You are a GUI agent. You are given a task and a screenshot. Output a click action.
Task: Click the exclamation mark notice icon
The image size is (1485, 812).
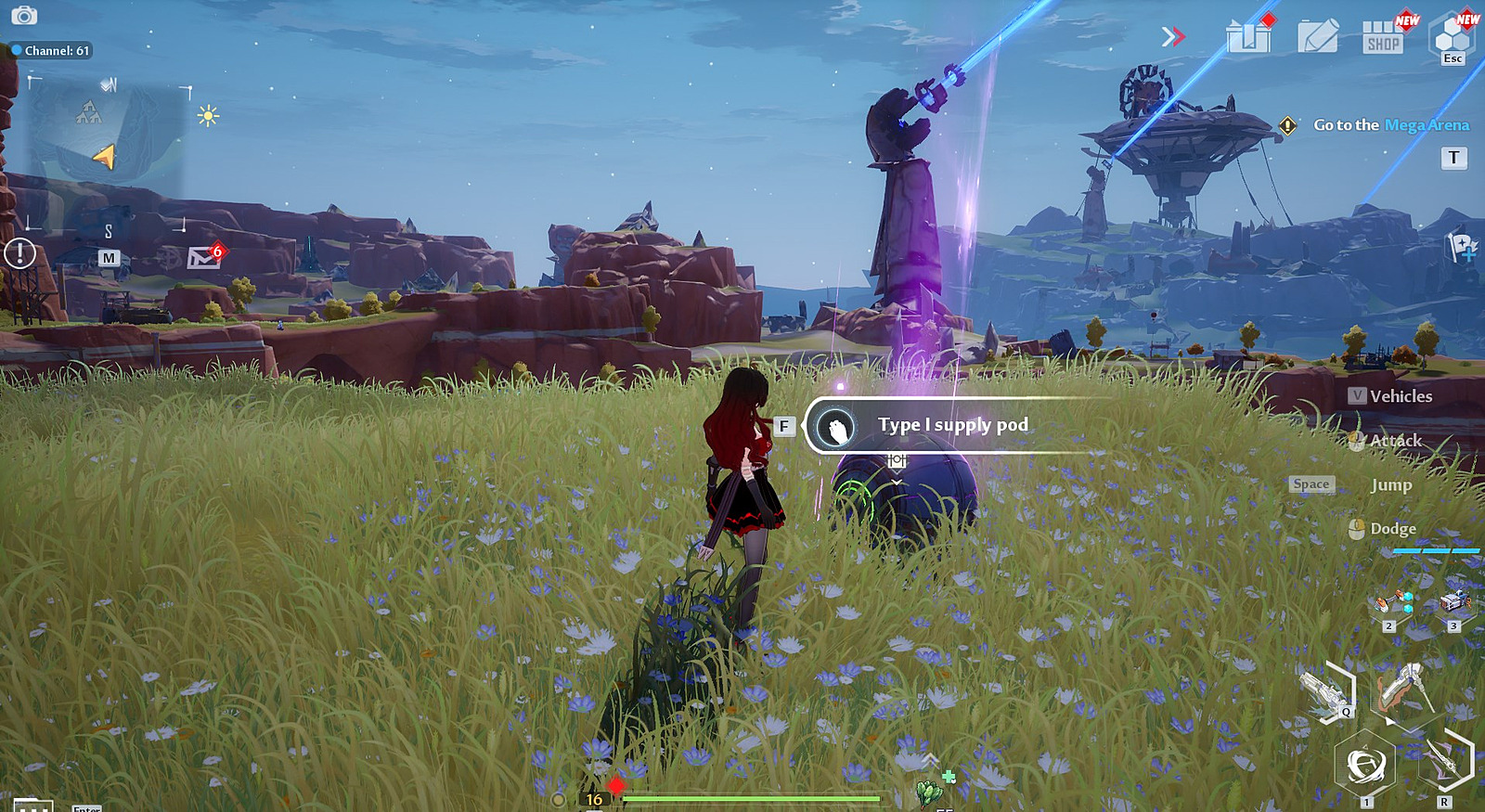click(19, 252)
